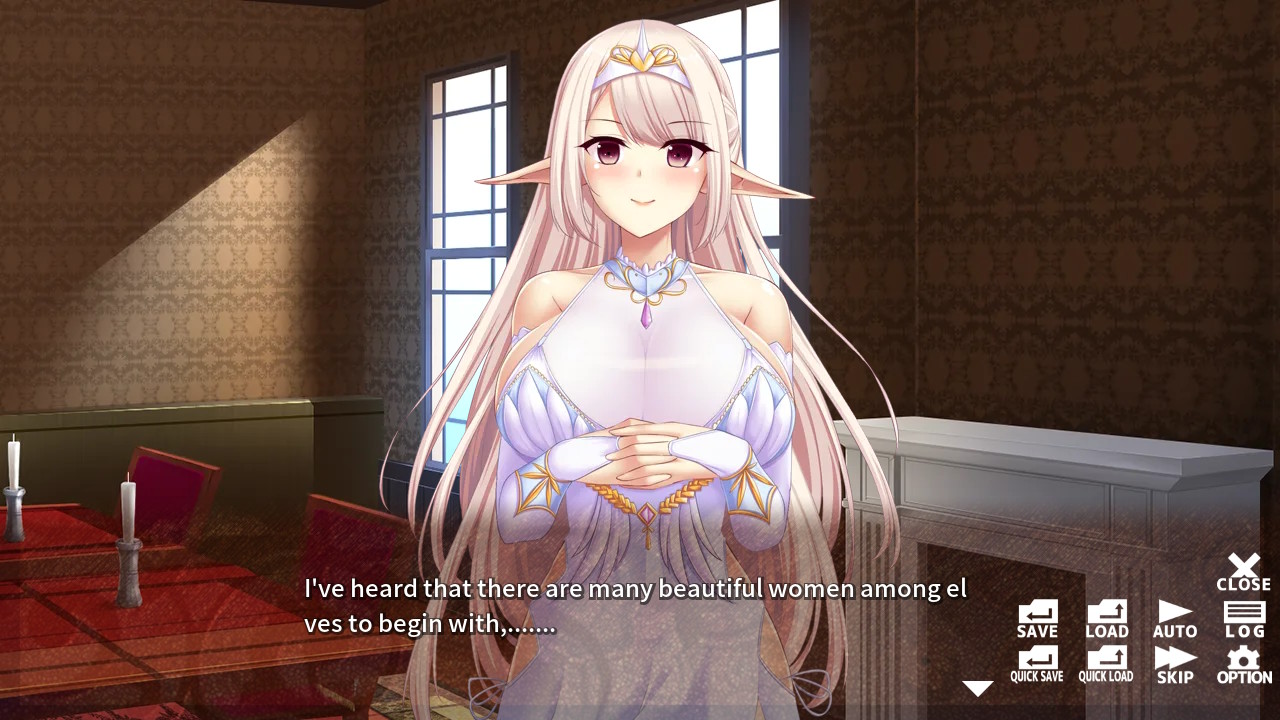Save the game with the SAVE icon
1280x720 pixels.
(1037, 614)
